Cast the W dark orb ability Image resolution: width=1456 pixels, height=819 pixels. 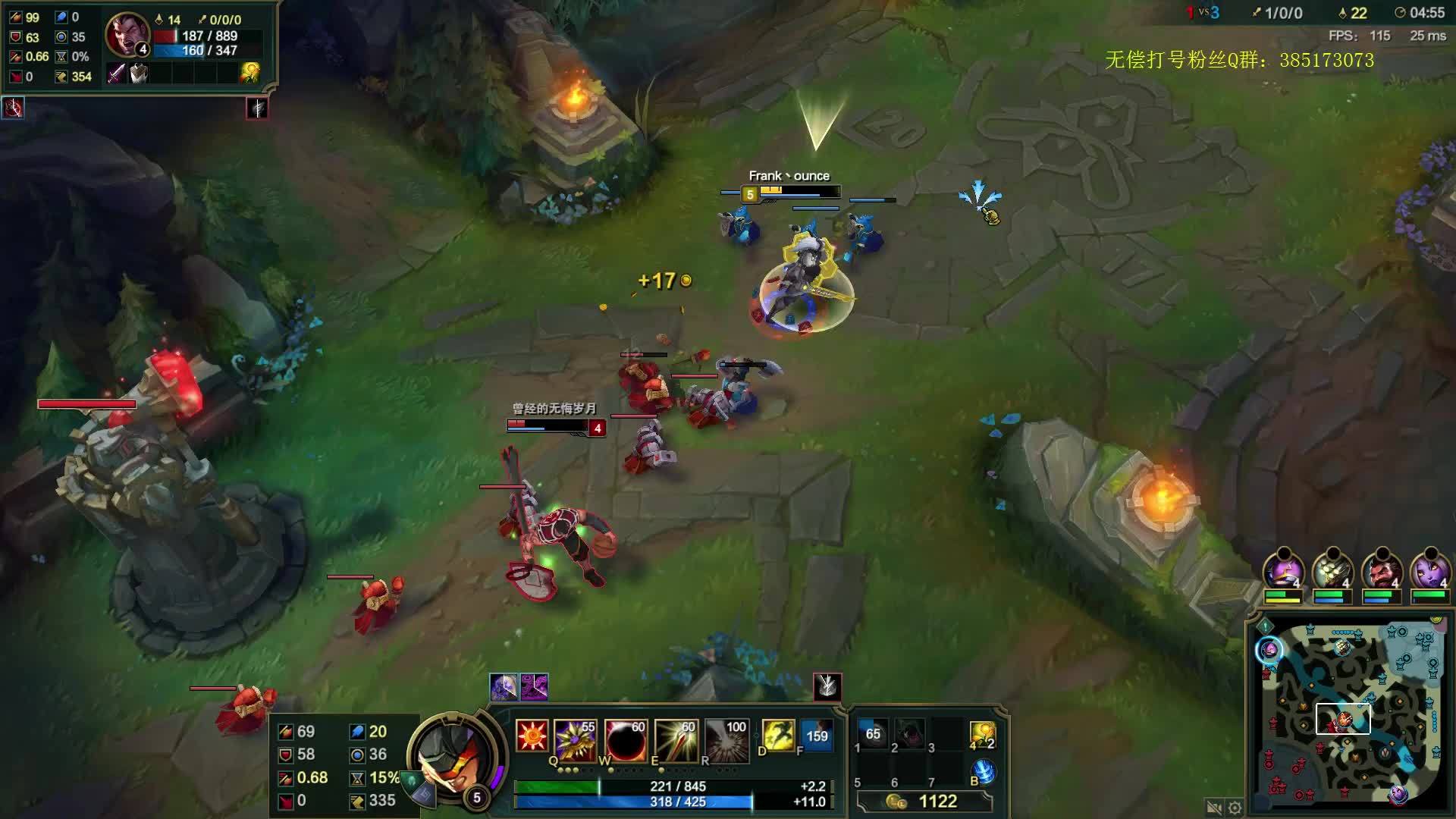pyautogui.click(x=626, y=739)
